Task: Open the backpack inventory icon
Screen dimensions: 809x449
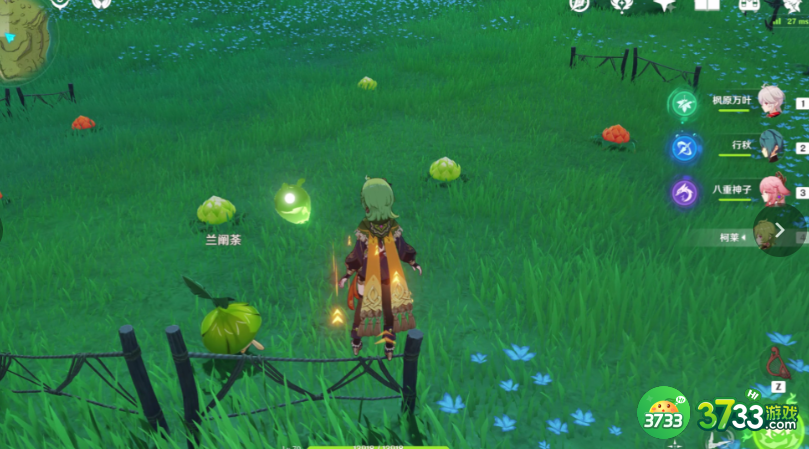Action: (748, 5)
